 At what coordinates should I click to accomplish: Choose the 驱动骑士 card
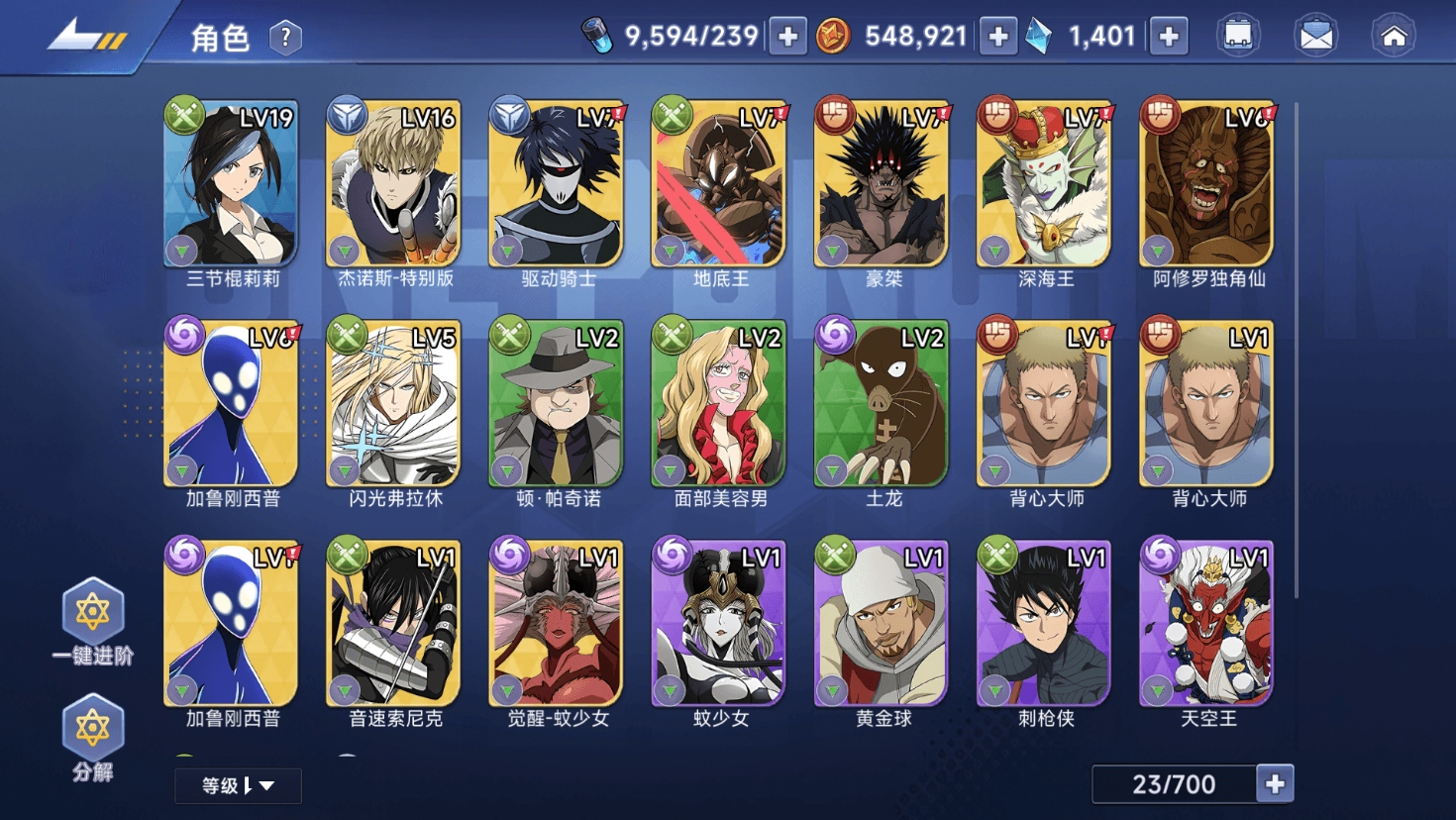coord(557,184)
